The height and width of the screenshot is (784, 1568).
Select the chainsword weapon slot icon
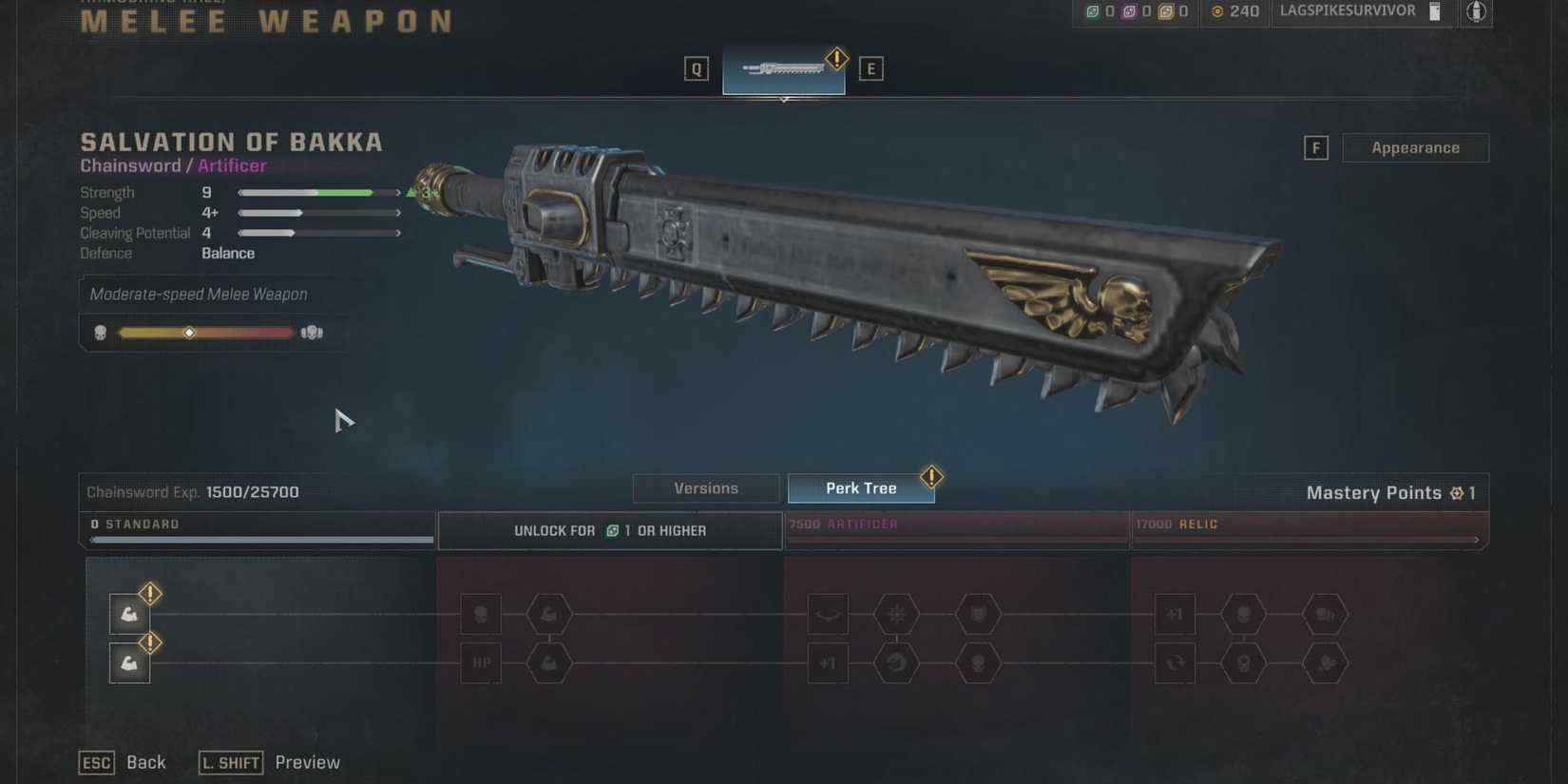(783, 67)
